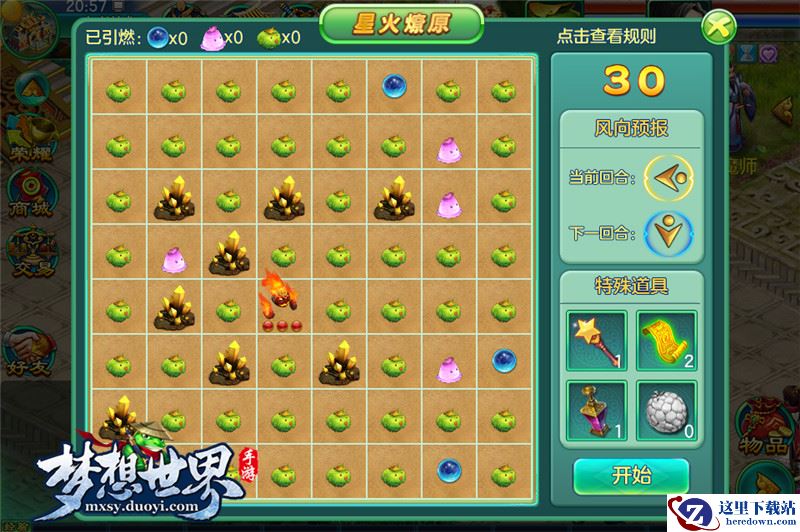Start the round with the 开始 button
The image size is (800, 532).
tap(631, 476)
